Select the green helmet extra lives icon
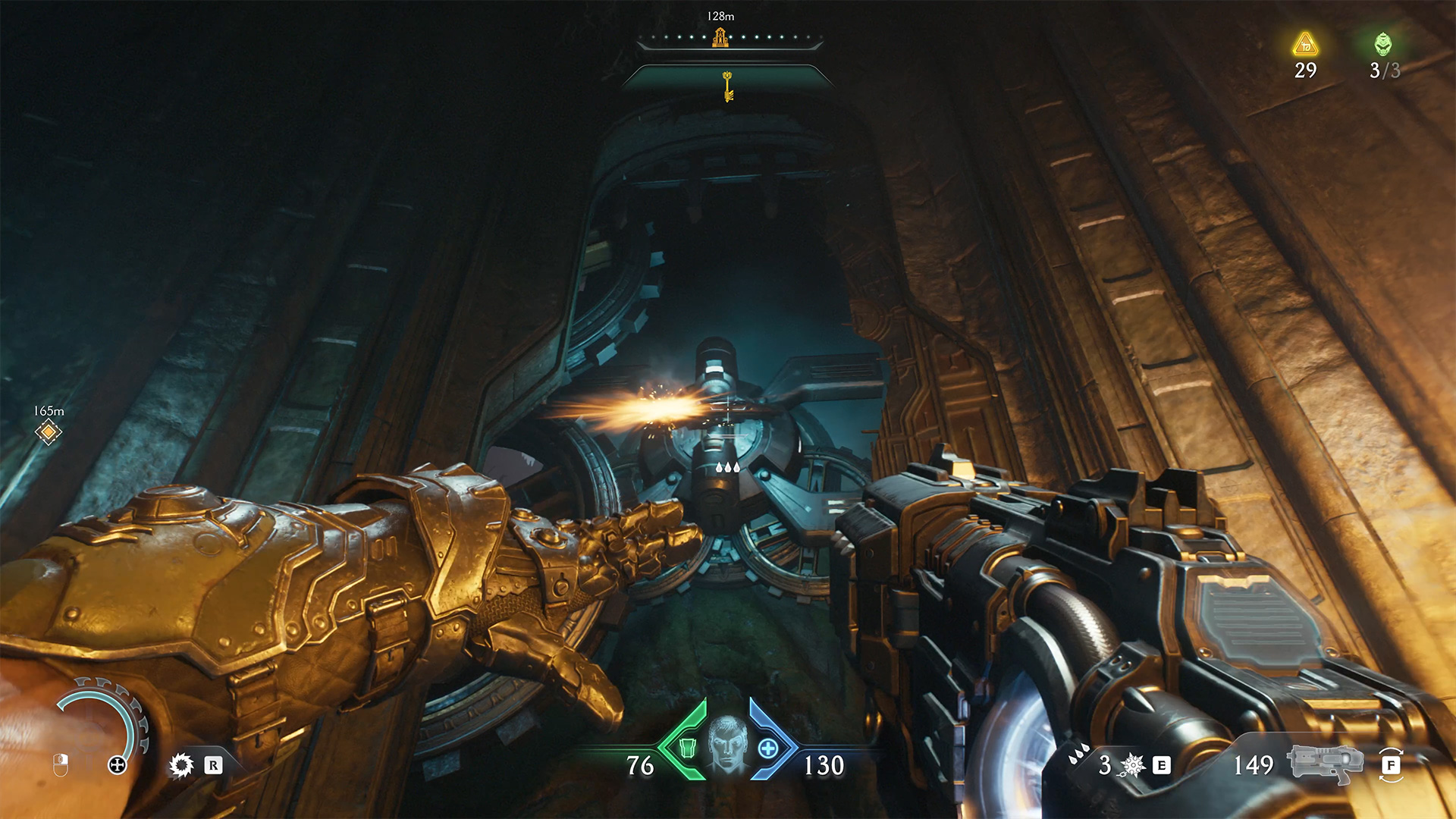The image size is (1456, 819). tap(1383, 45)
